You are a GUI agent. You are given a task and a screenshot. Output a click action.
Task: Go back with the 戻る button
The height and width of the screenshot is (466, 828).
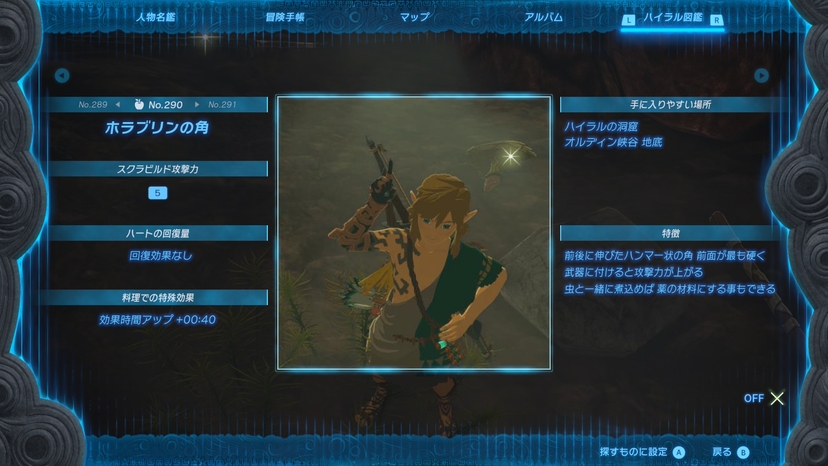click(729, 452)
